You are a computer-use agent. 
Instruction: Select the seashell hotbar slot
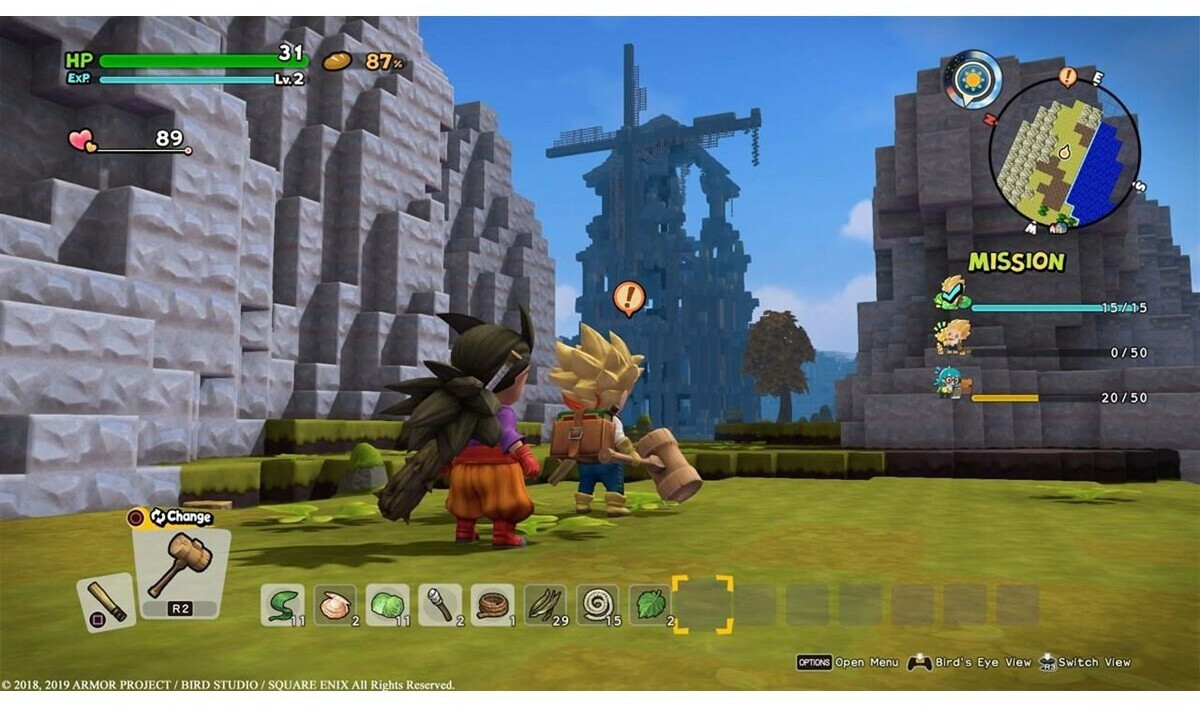click(334, 604)
